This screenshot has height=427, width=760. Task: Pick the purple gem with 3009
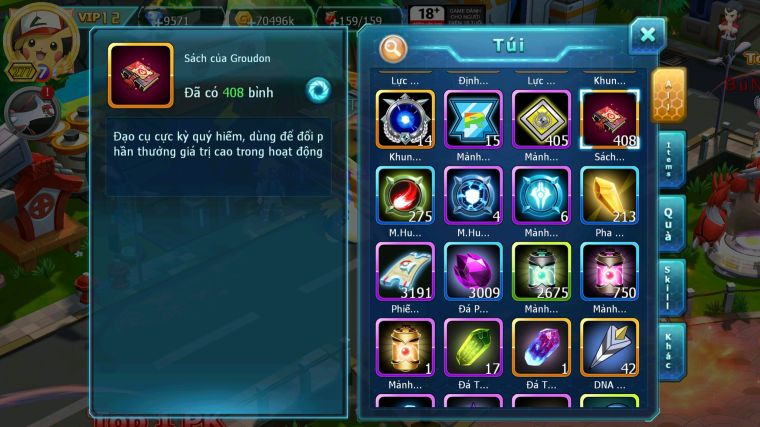pos(473,271)
